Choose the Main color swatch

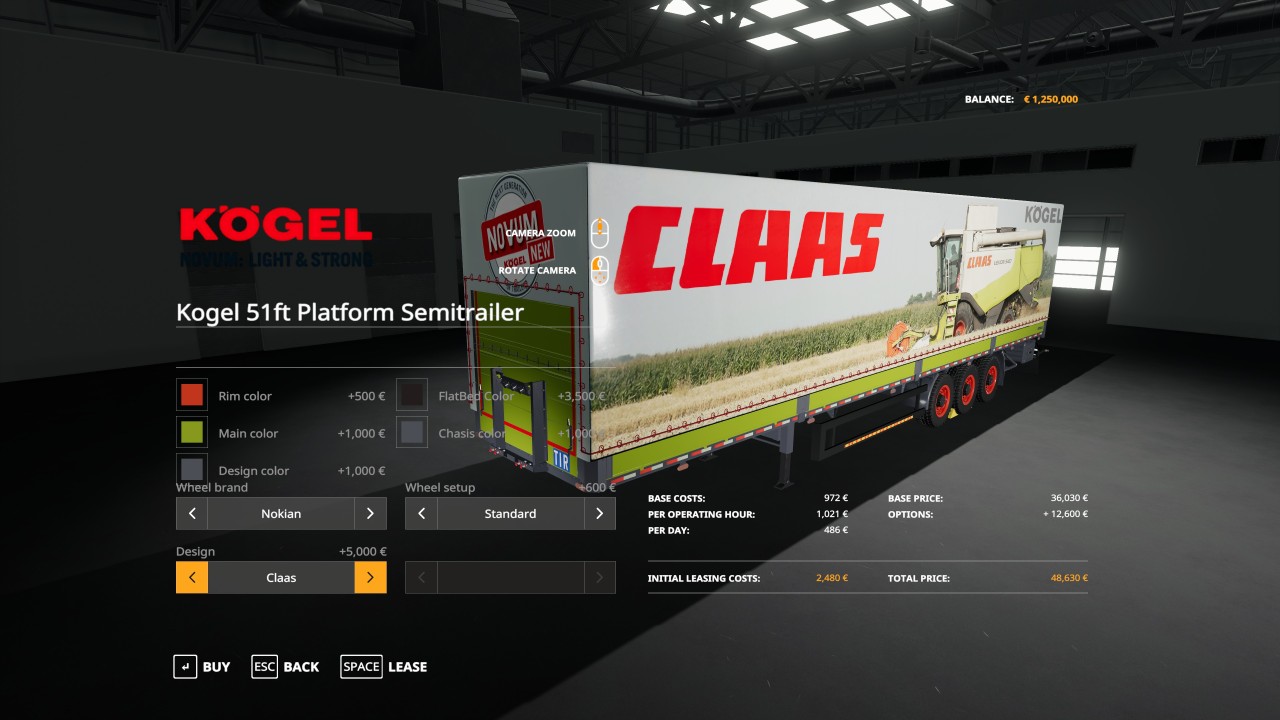pyautogui.click(x=192, y=433)
